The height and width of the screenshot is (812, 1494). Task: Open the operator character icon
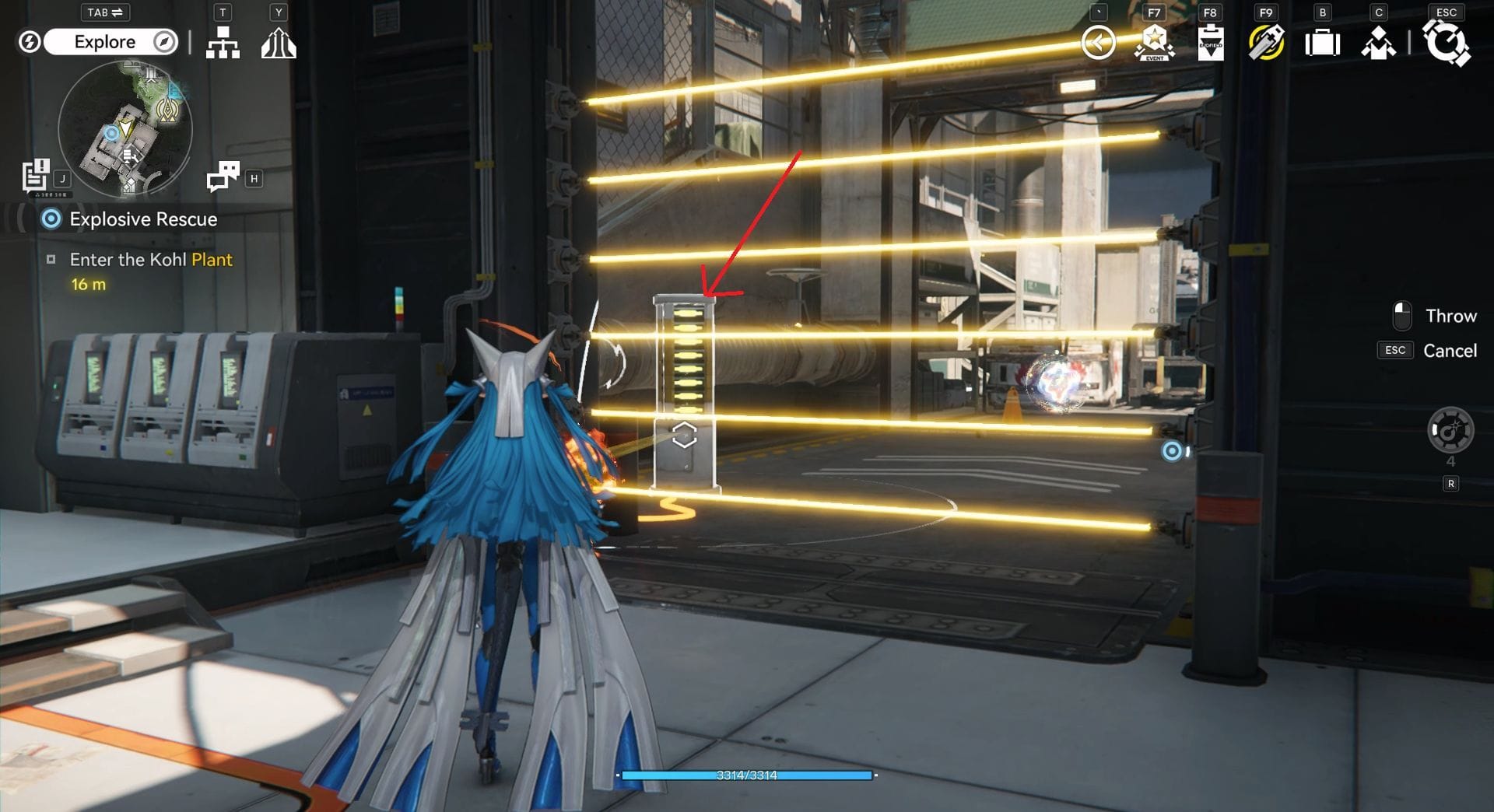coord(1378,43)
